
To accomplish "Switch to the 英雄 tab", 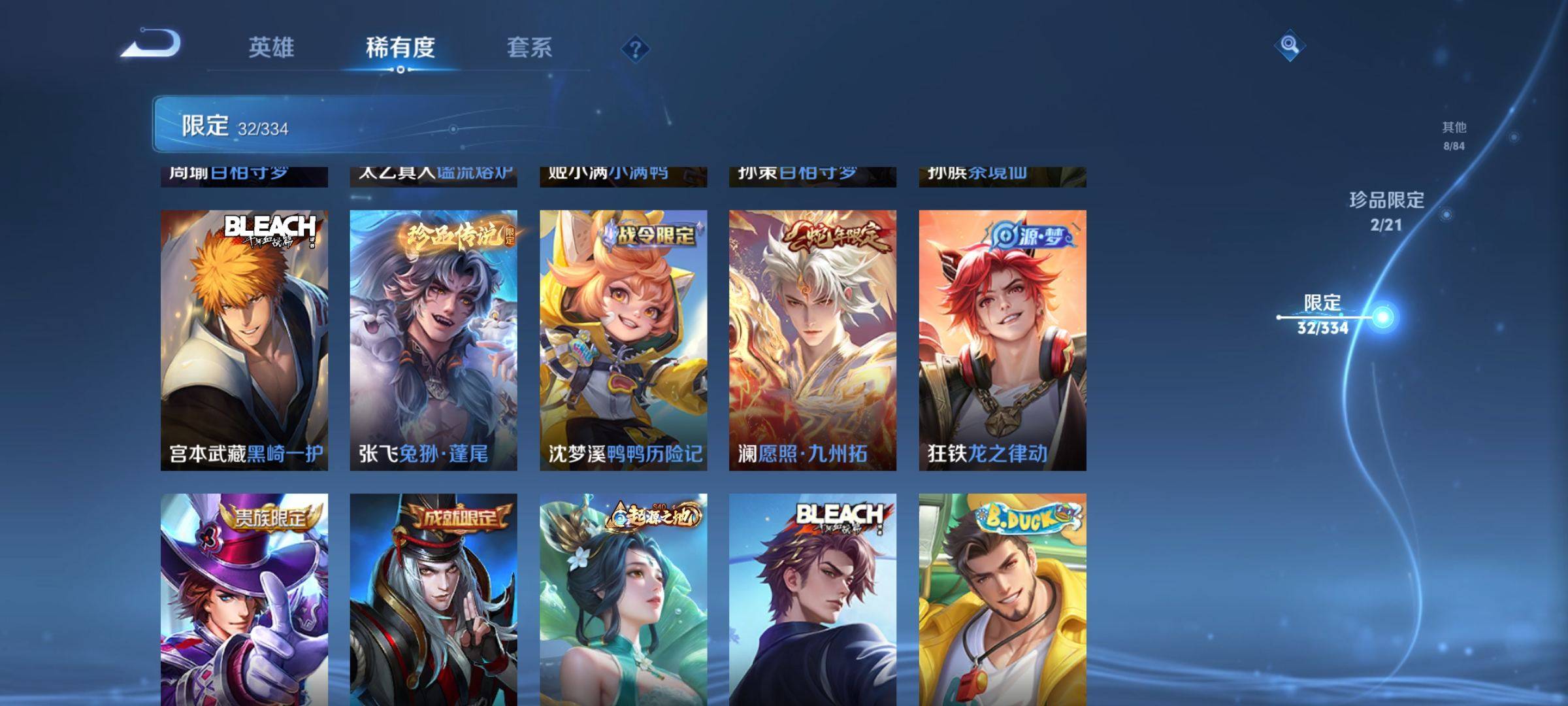I will point(271,47).
